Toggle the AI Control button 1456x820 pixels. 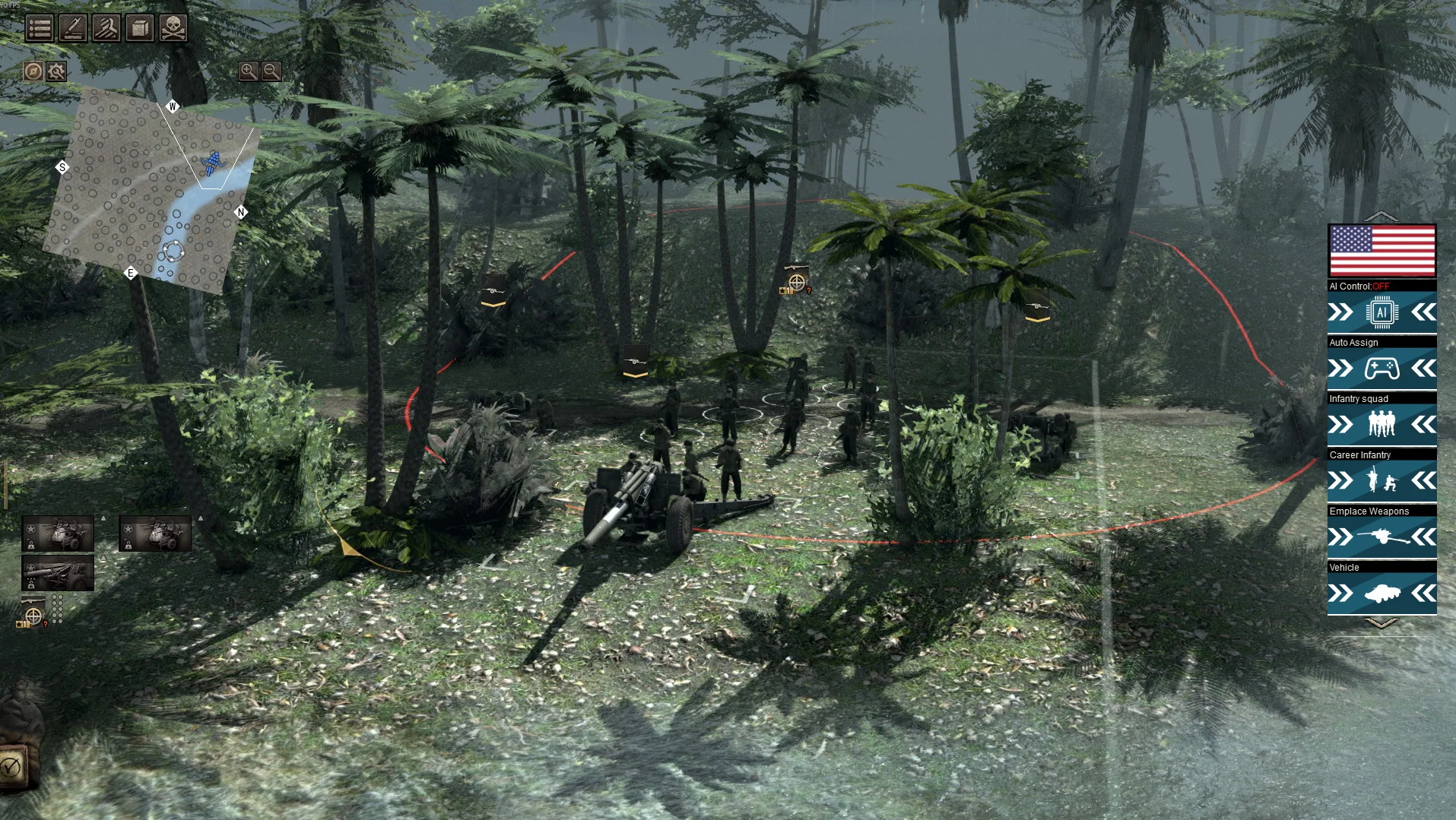tap(1381, 312)
